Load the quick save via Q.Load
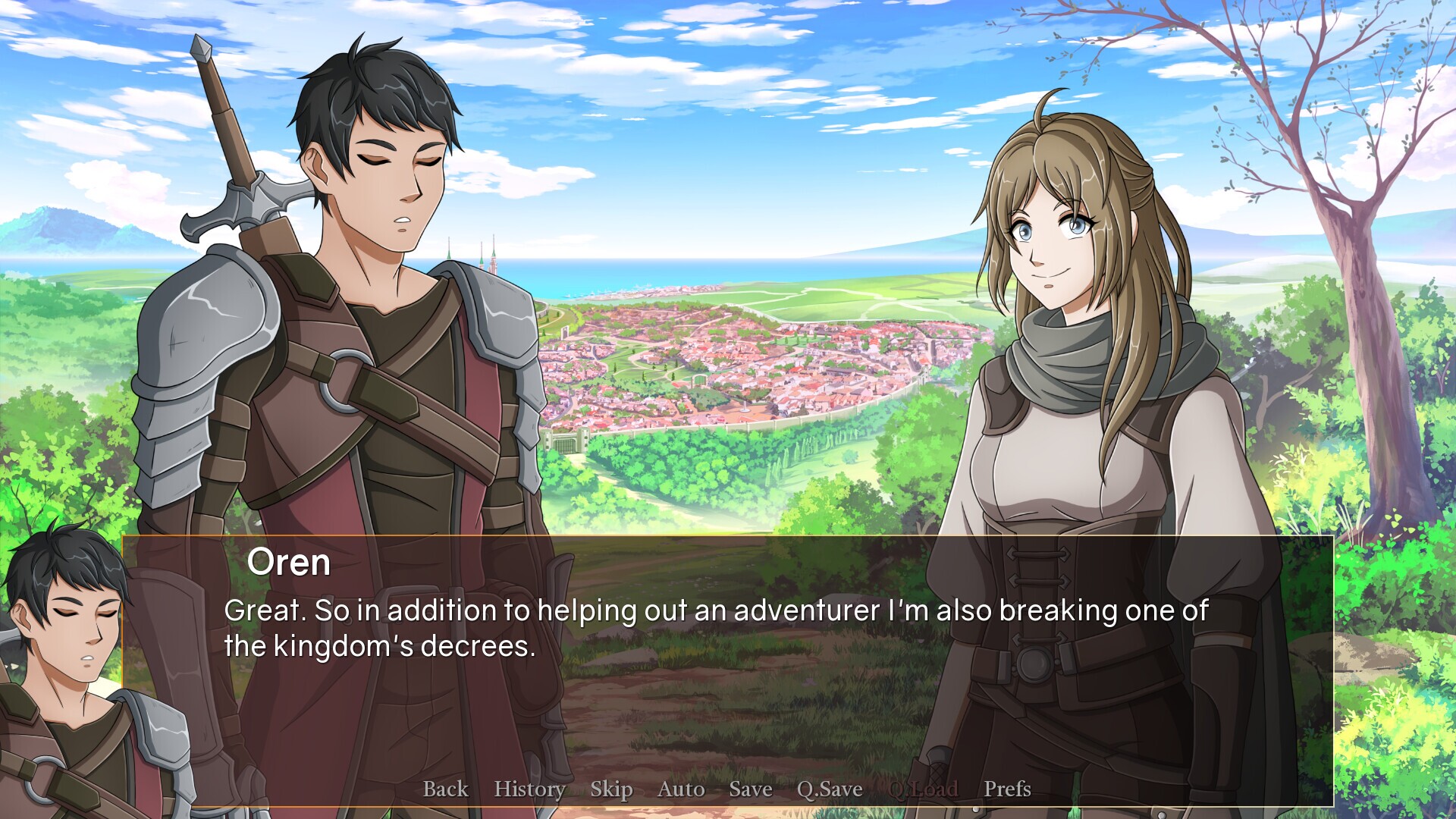Screen dimensions: 1456x819 [924, 789]
